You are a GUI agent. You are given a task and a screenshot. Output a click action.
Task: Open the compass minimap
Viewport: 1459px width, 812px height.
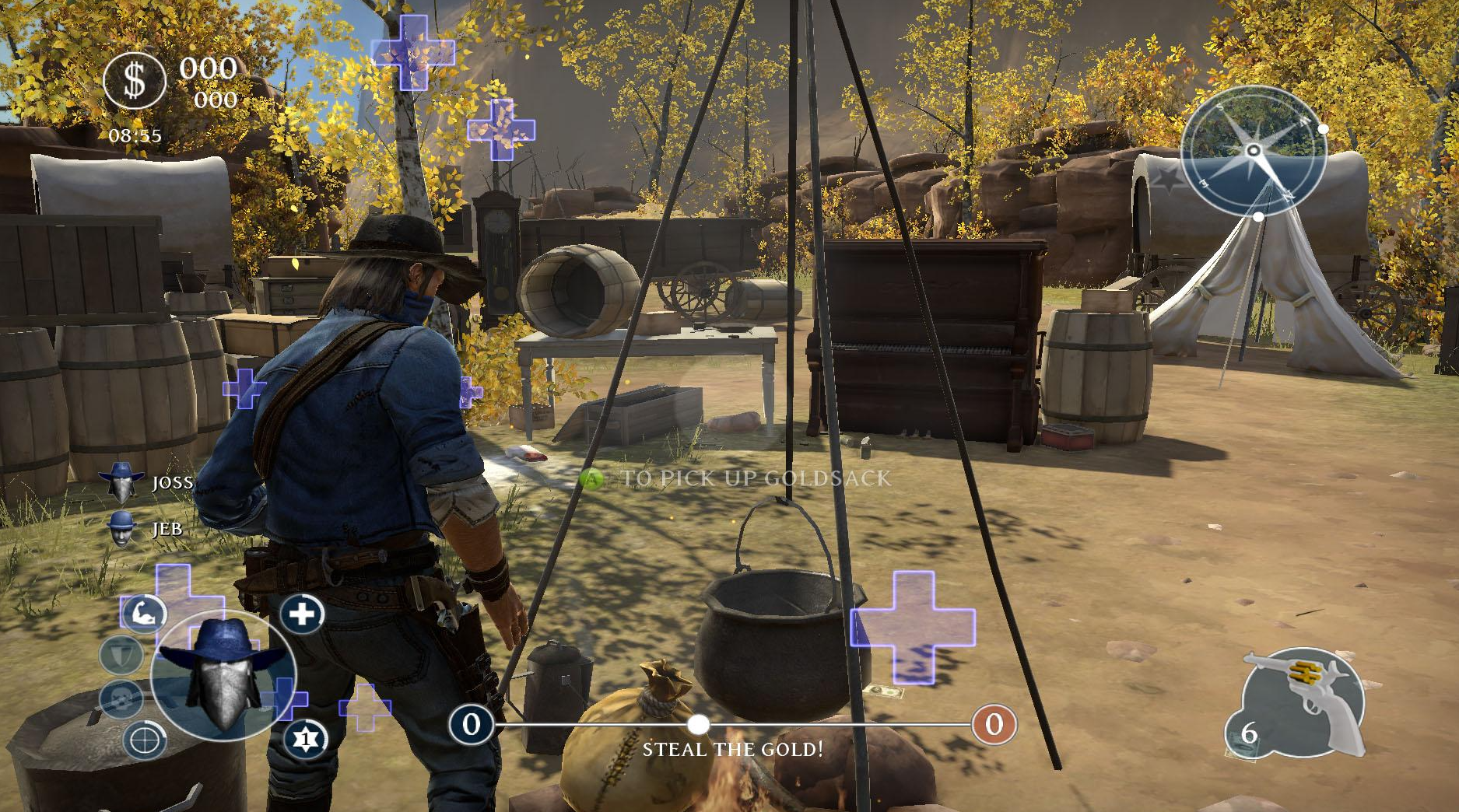coord(1254,151)
